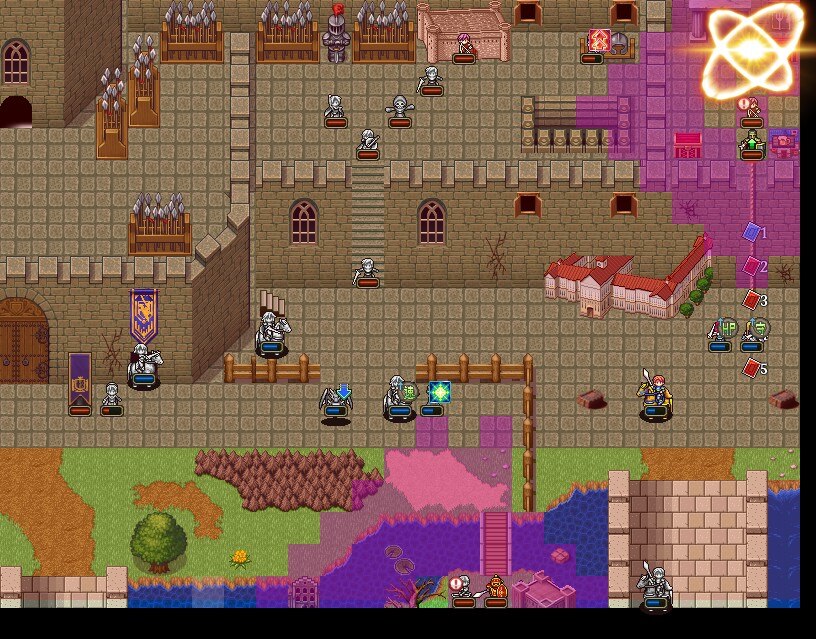This screenshot has height=639, width=816.
Task: Select the orange armored unit by the moat
Action: coord(496,588)
